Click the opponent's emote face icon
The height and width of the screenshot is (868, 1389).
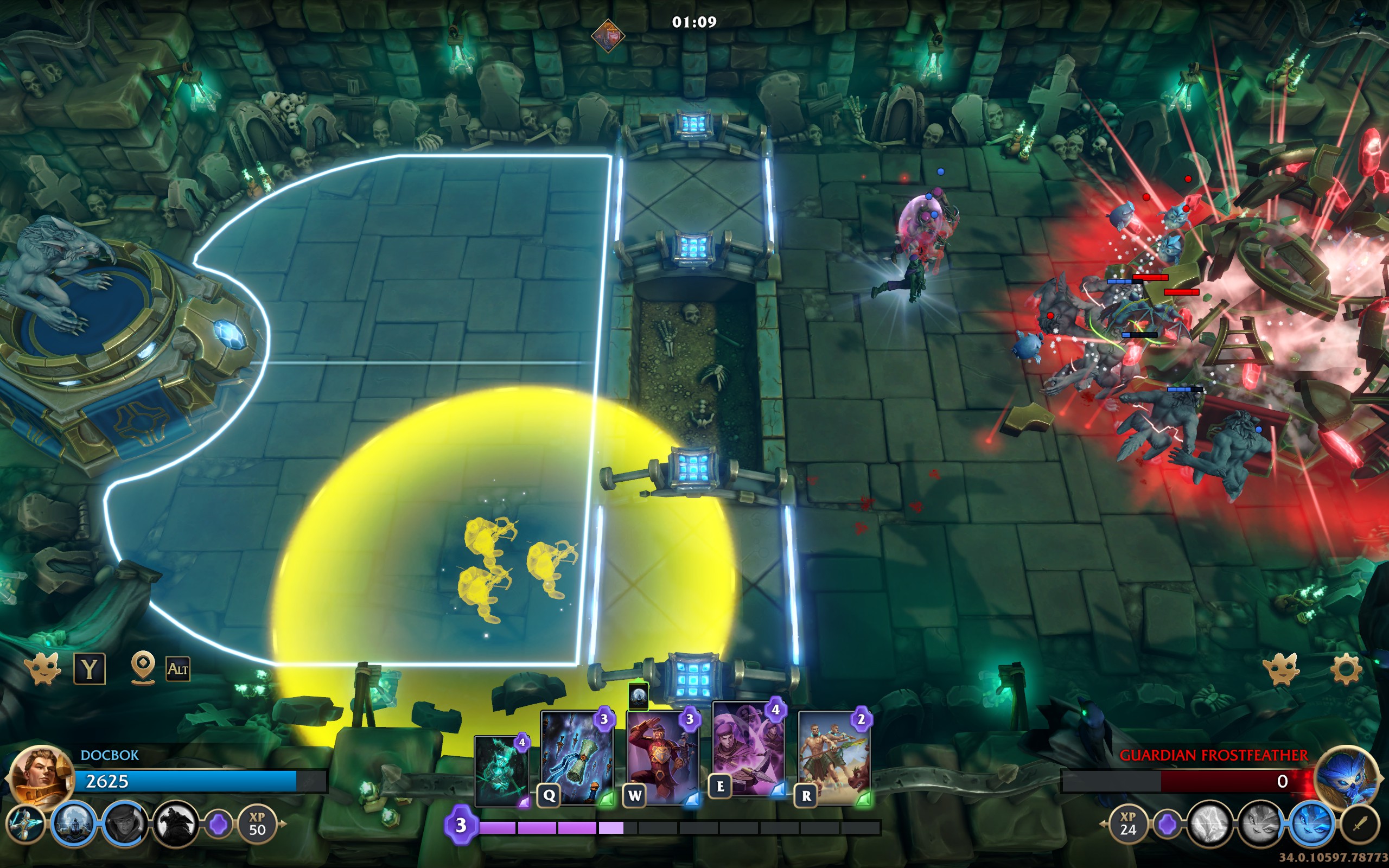coord(1281,669)
